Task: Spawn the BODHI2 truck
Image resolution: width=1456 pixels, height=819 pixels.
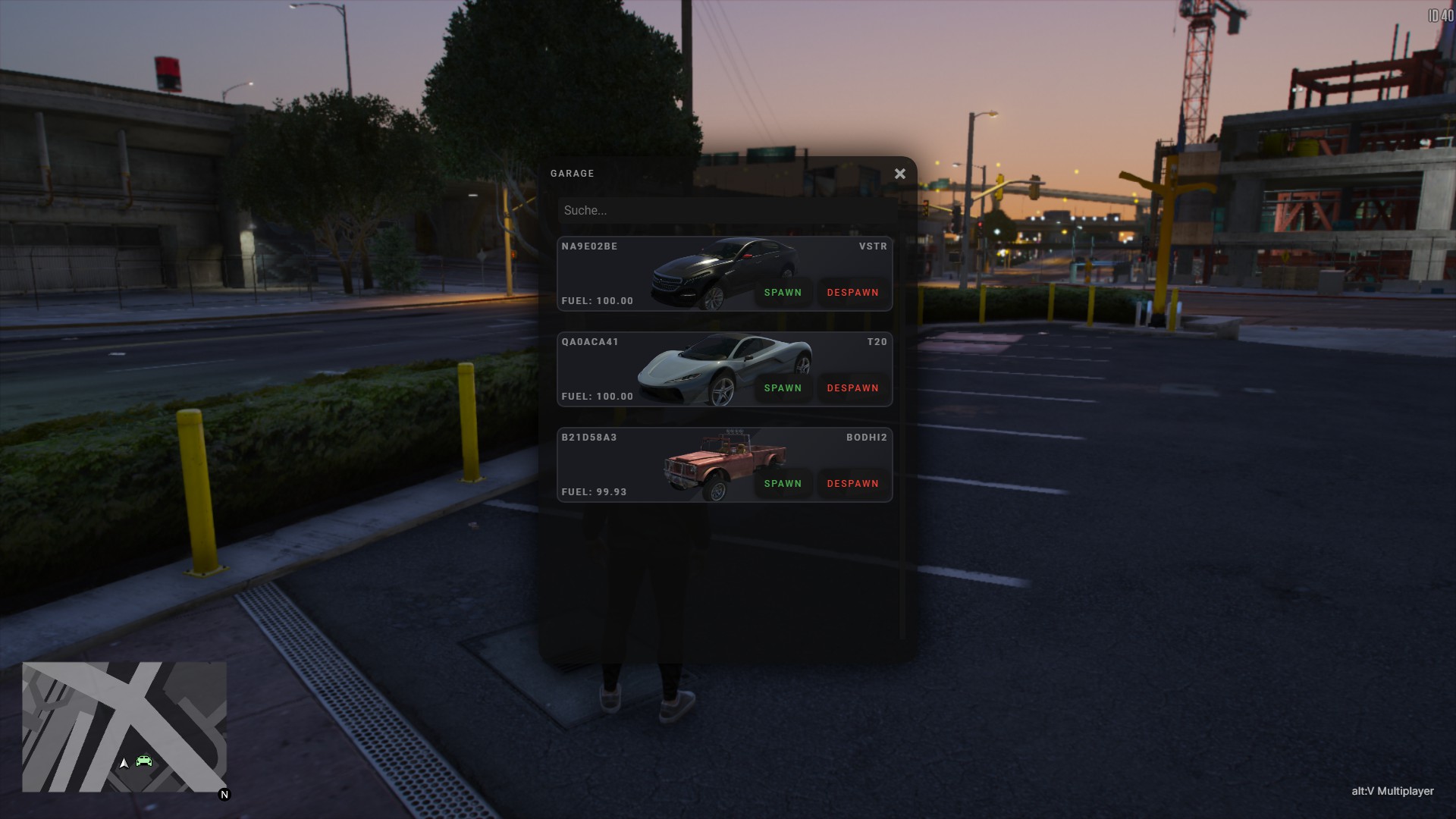Action: [783, 484]
